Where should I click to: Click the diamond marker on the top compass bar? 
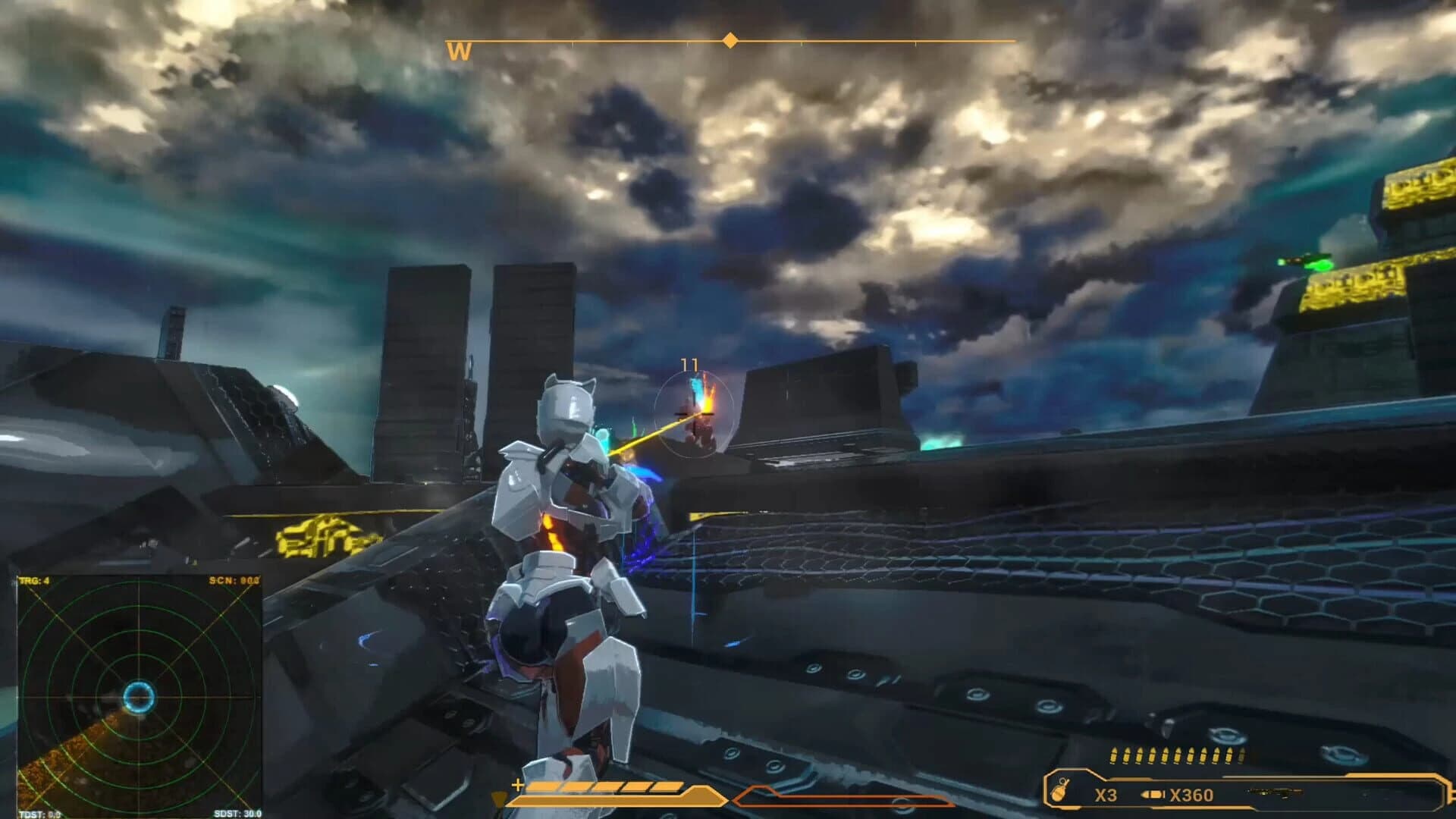(x=729, y=42)
